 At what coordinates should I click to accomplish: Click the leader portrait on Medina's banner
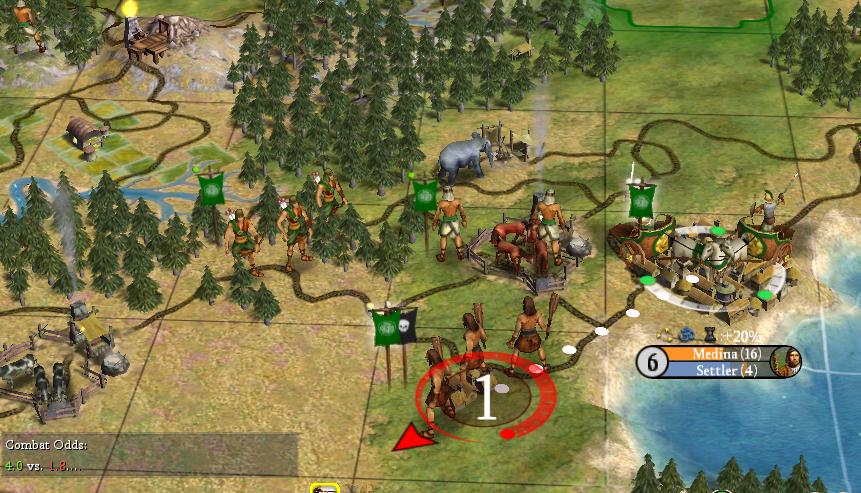pos(787,361)
